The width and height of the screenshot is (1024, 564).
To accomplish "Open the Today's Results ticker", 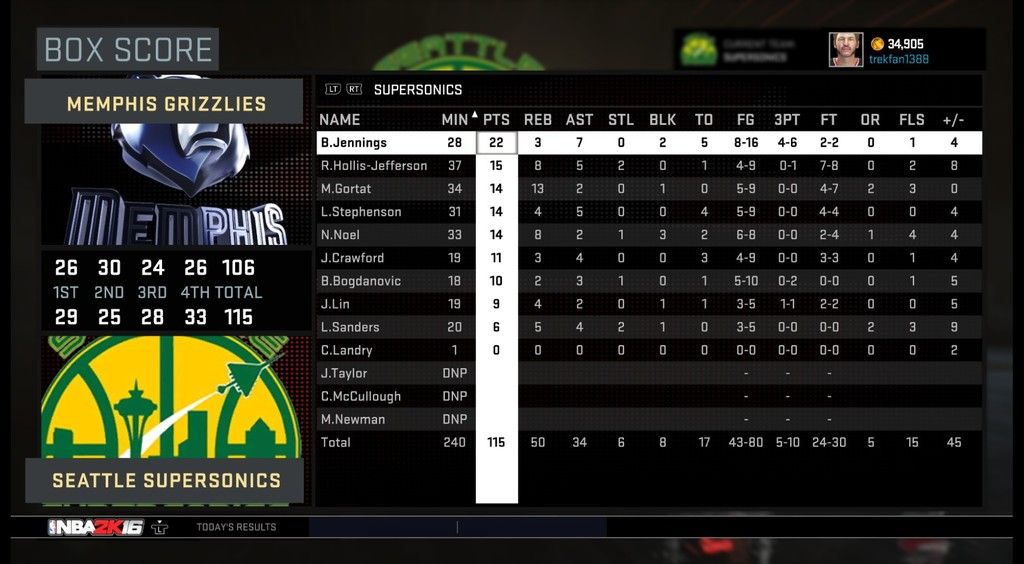I will click(x=236, y=527).
